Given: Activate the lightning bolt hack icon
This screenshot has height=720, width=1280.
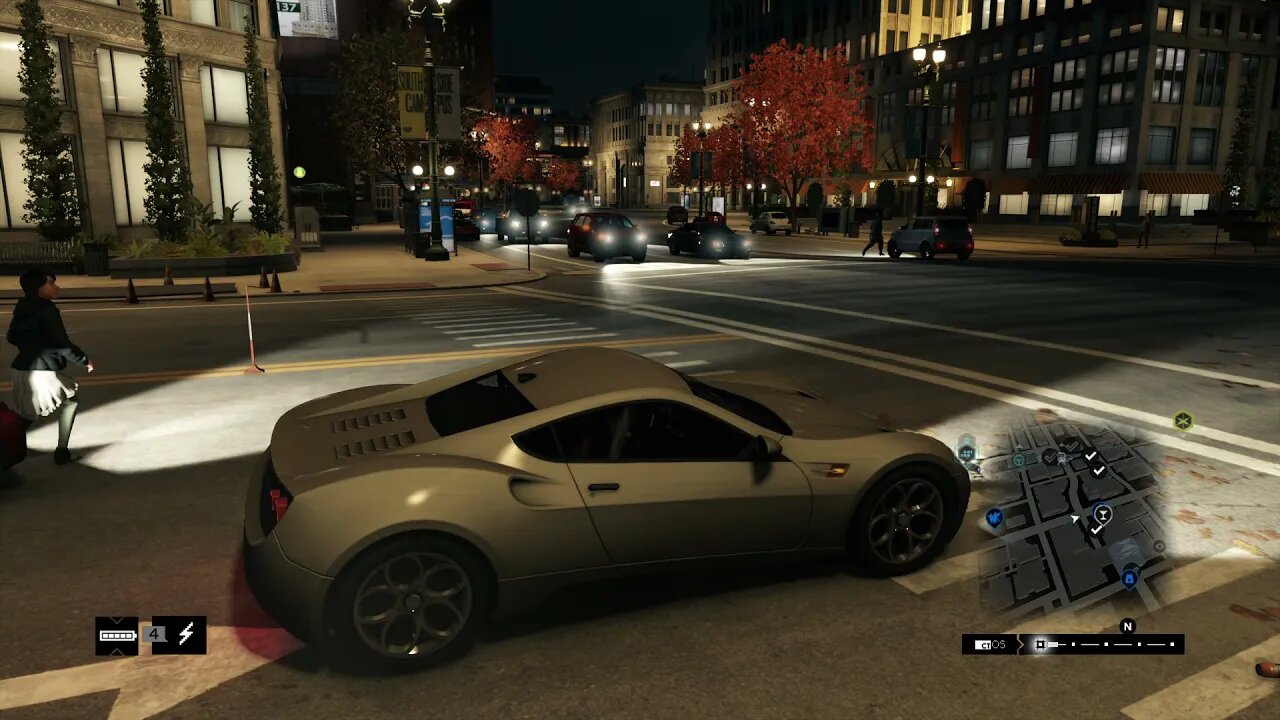Looking at the screenshot, I should 180,635.
